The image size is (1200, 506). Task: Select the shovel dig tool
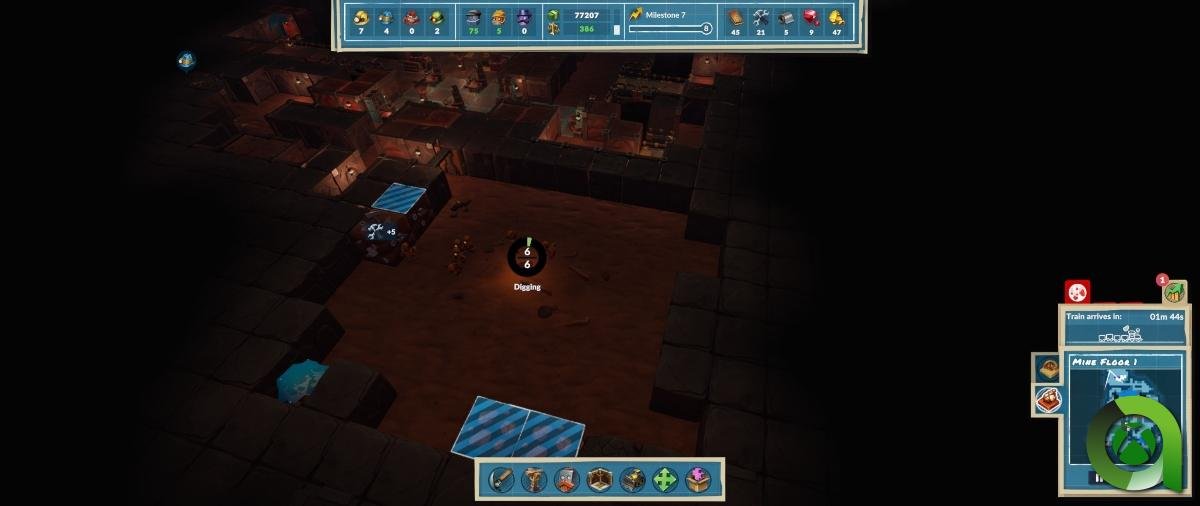click(x=501, y=480)
